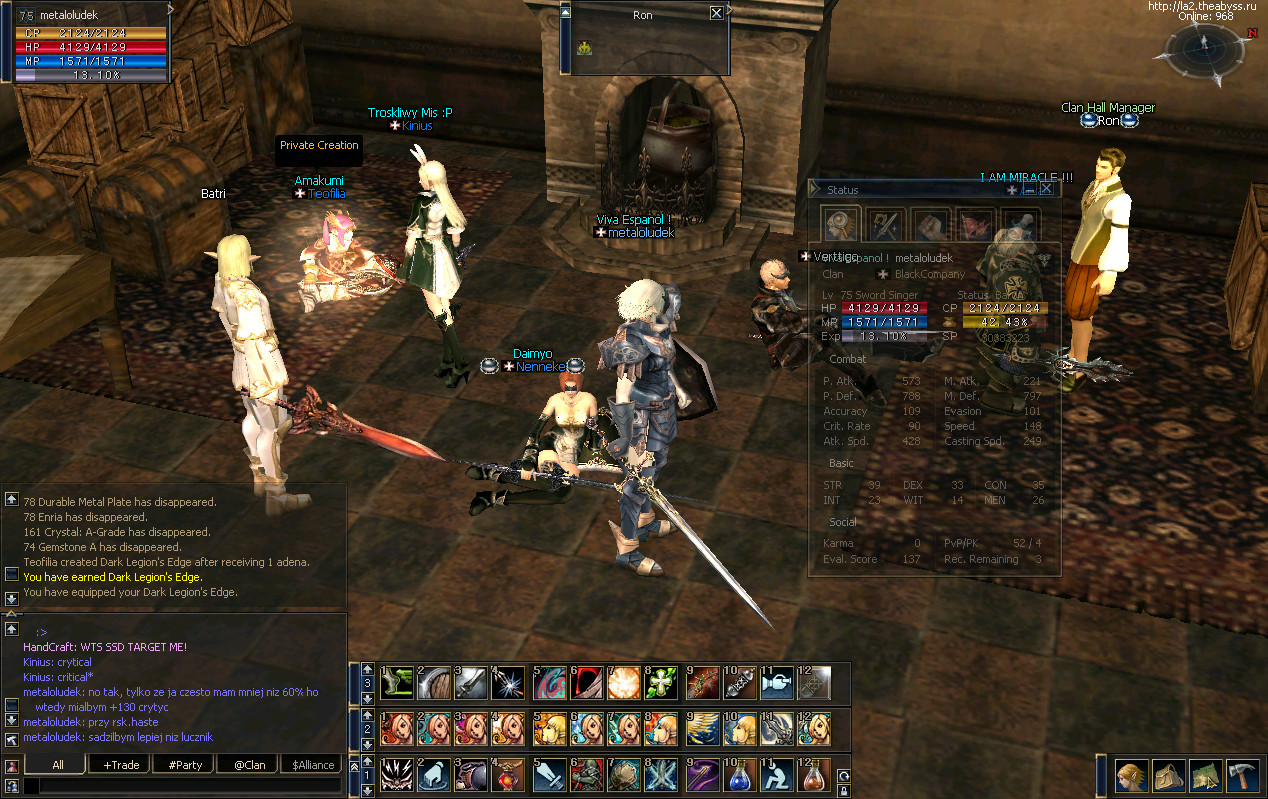Screen dimensions: 1268x799
Task: Open the @Clan chat tab
Action: pyautogui.click(x=249, y=765)
